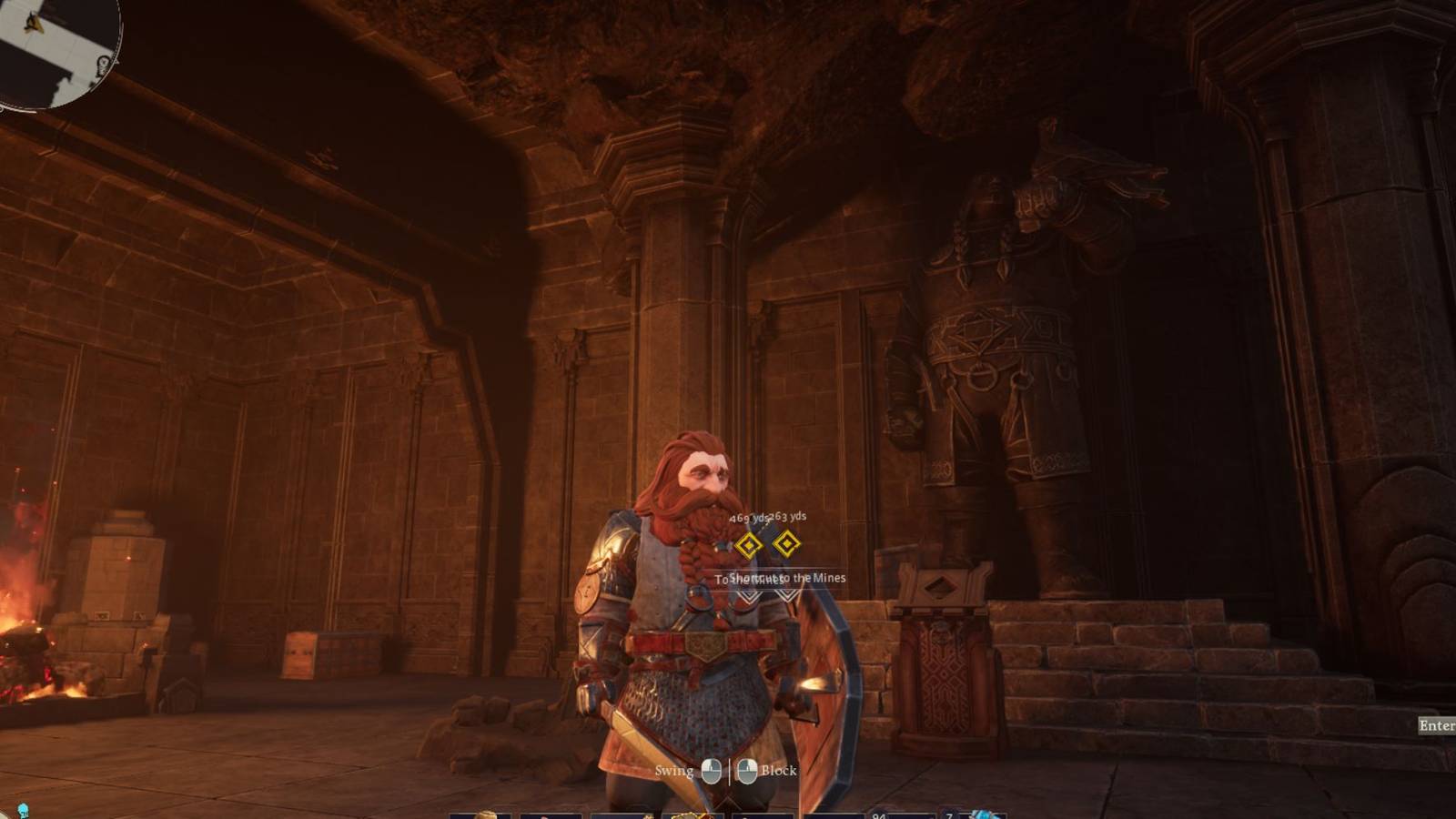Viewport: 1456px width, 819px height.
Task: Click the 263 yds distance label
Action: point(788,518)
